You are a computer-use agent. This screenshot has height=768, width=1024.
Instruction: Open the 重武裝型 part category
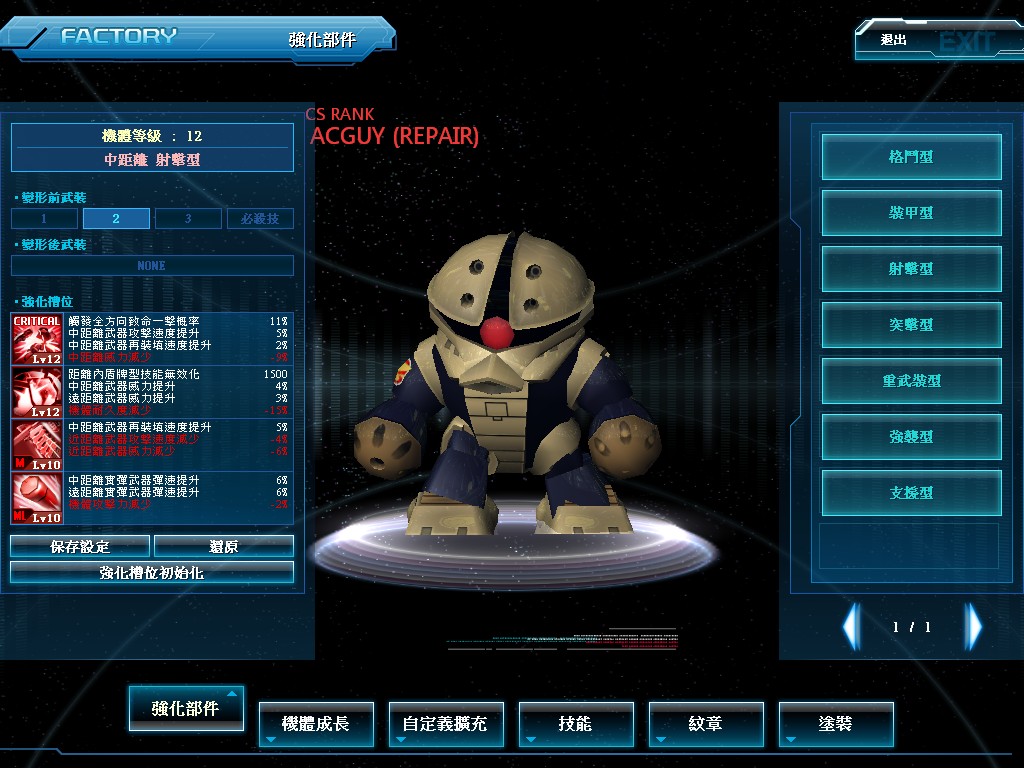click(x=911, y=381)
